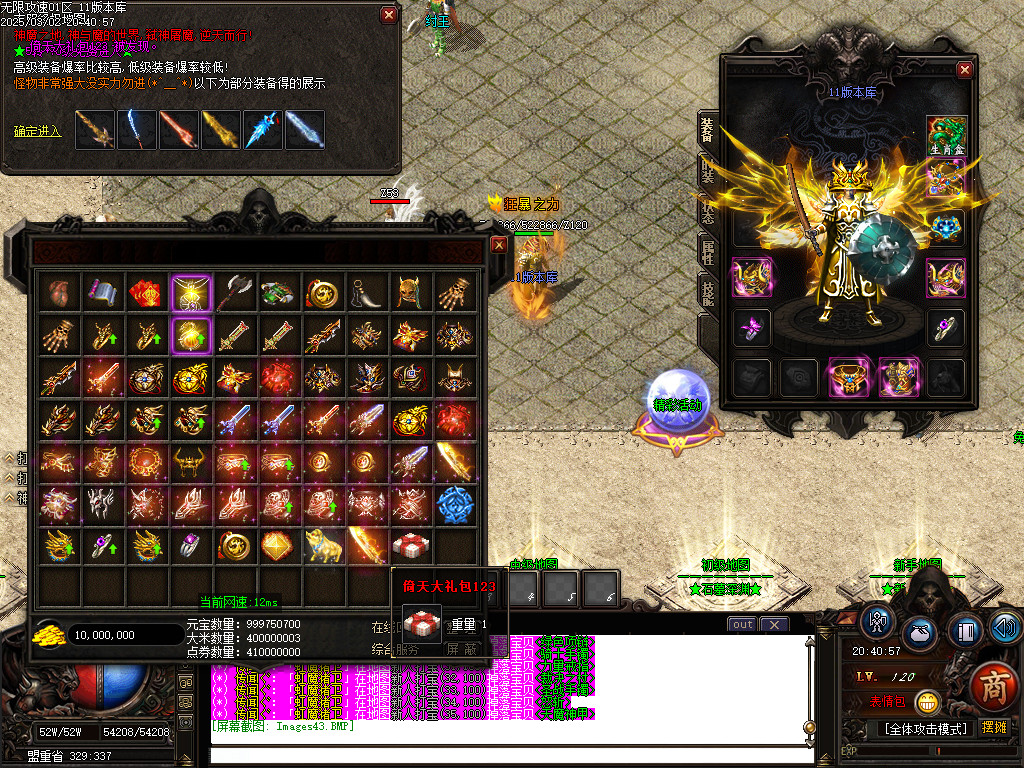Close the top-left announcement dialog
Viewport: 1024px width, 768px height.
[389, 15]
